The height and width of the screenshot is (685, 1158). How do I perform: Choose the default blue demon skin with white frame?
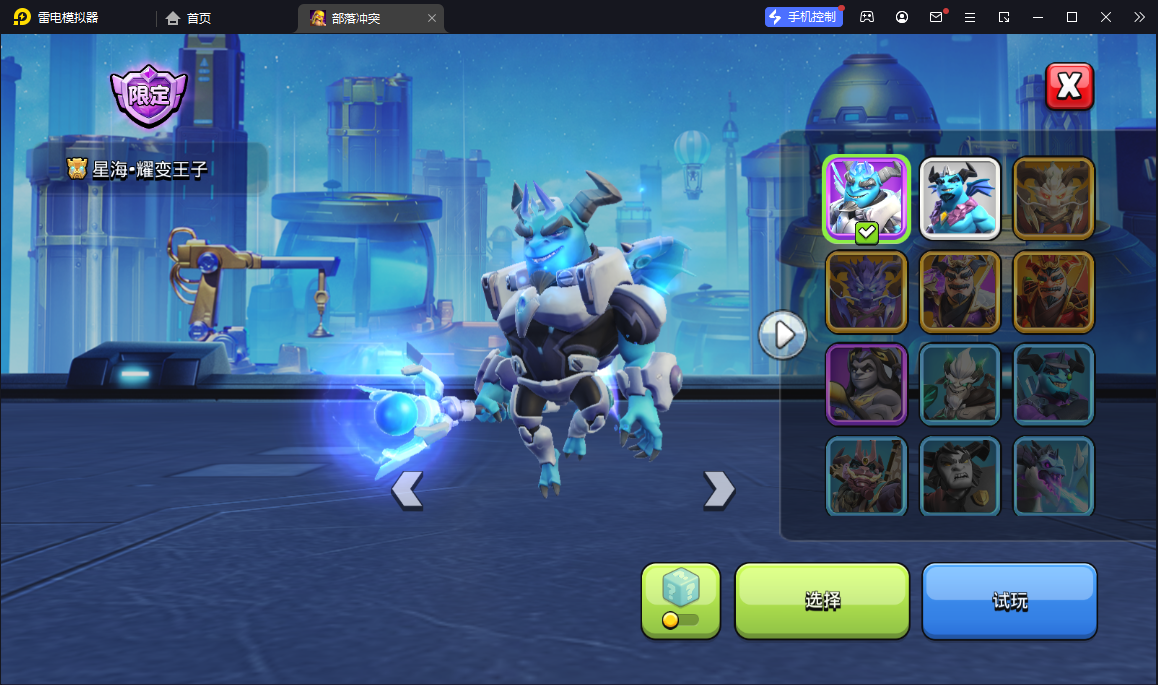[960, 199]
